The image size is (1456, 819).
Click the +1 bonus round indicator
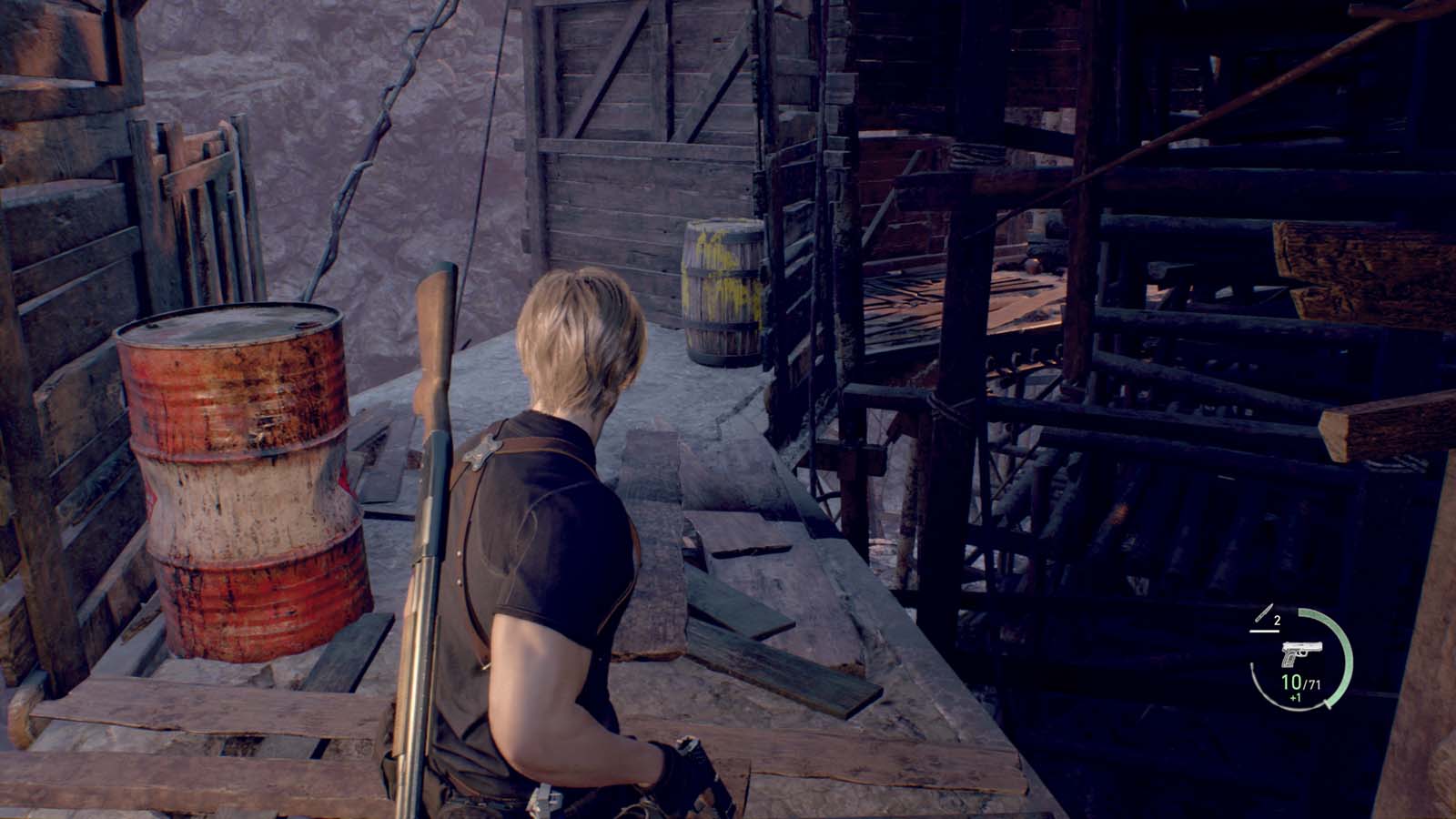(1295, 698)
